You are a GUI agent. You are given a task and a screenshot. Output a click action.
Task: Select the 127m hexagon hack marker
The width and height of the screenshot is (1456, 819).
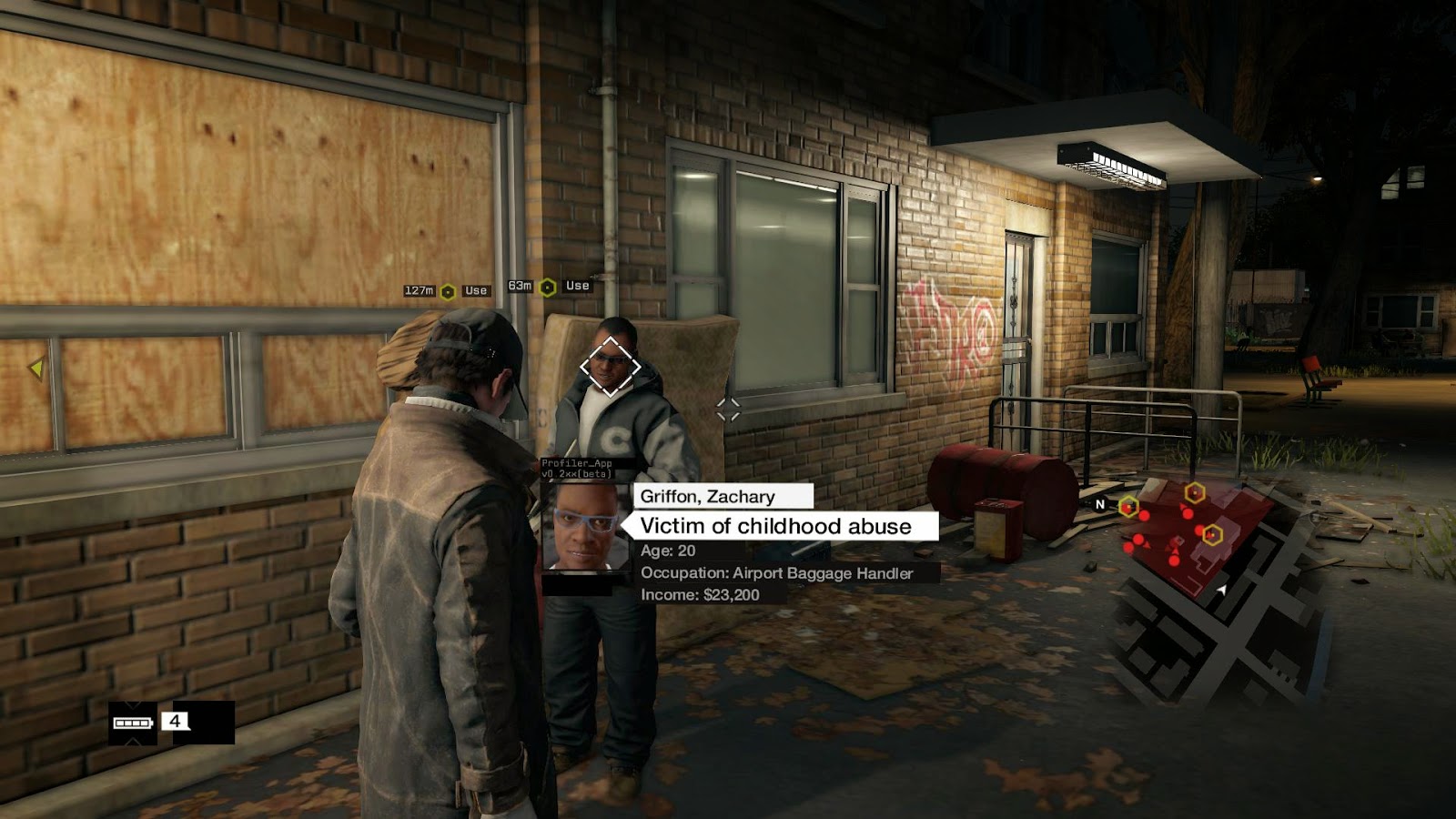click(448, 292)
